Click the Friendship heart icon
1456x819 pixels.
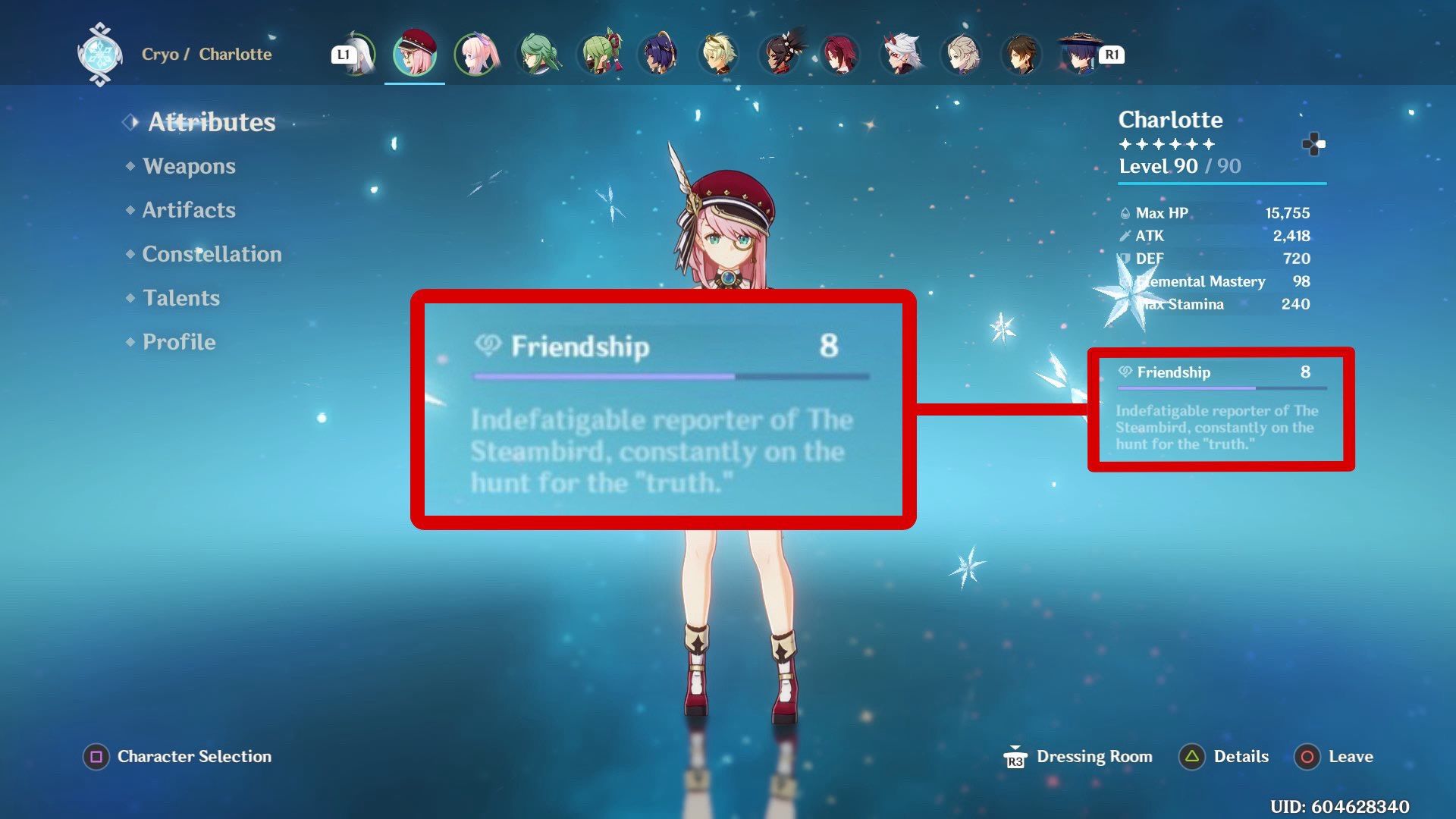pyautogui.click(x=1125, y=372)
